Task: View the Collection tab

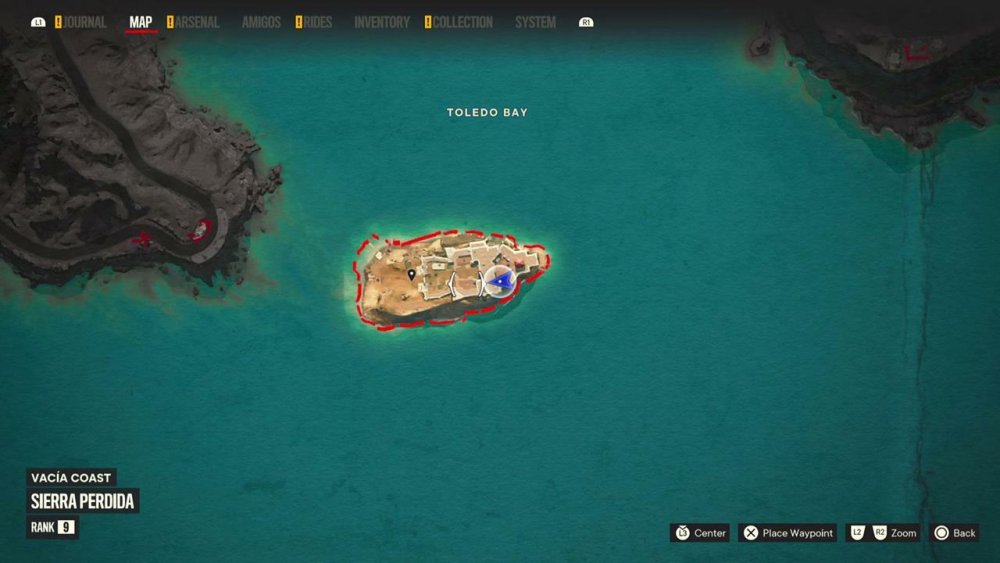Action: (x=463, y=22)
